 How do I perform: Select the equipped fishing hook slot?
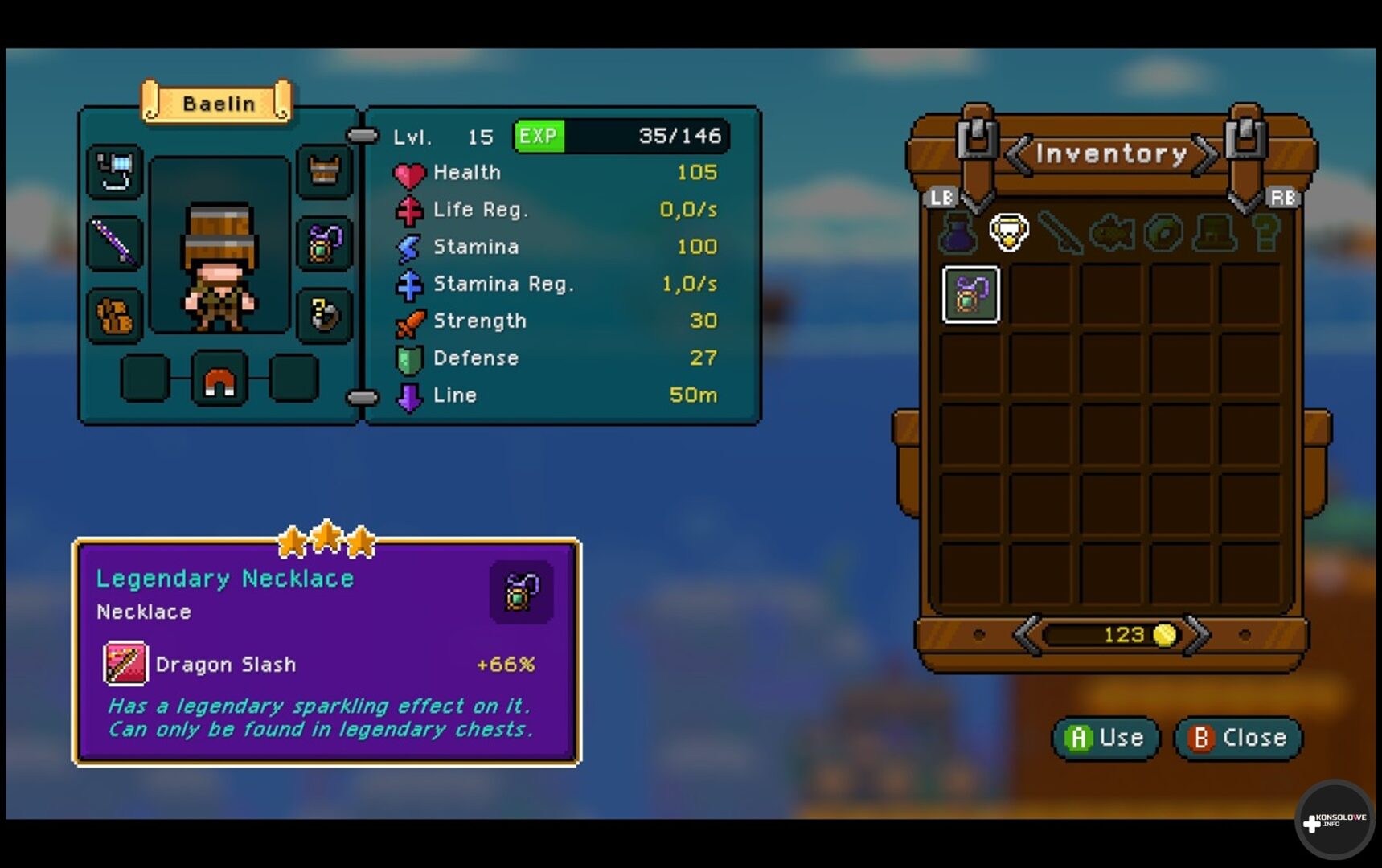(x=324, y=314)
